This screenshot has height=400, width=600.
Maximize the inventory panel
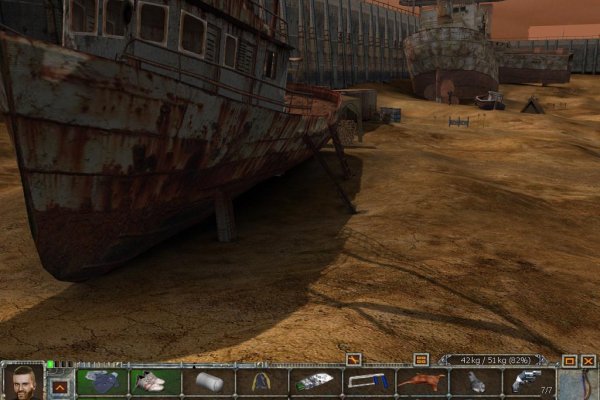[569, 360]
